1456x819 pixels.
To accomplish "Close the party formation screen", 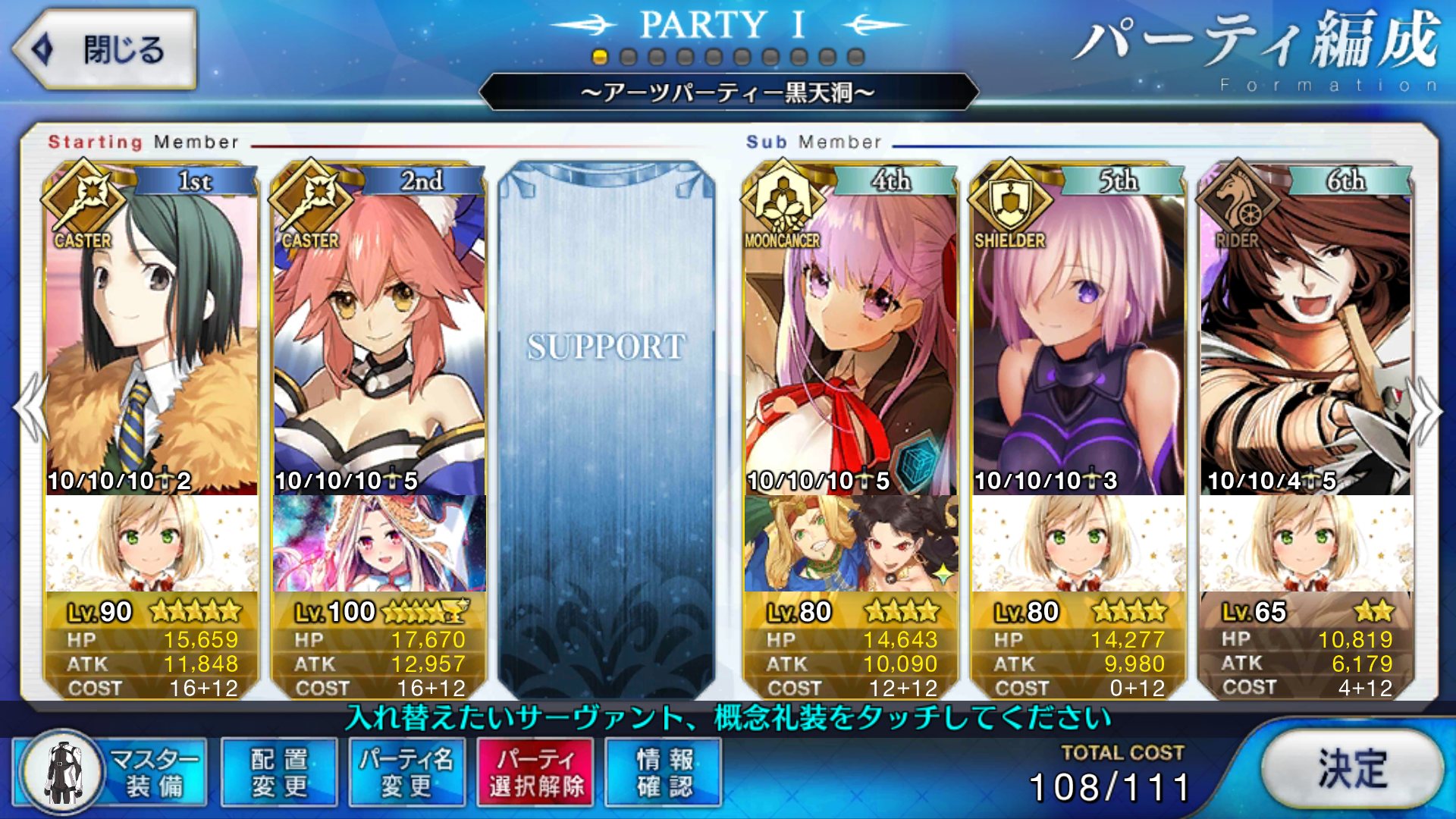I will coord(105,50).
